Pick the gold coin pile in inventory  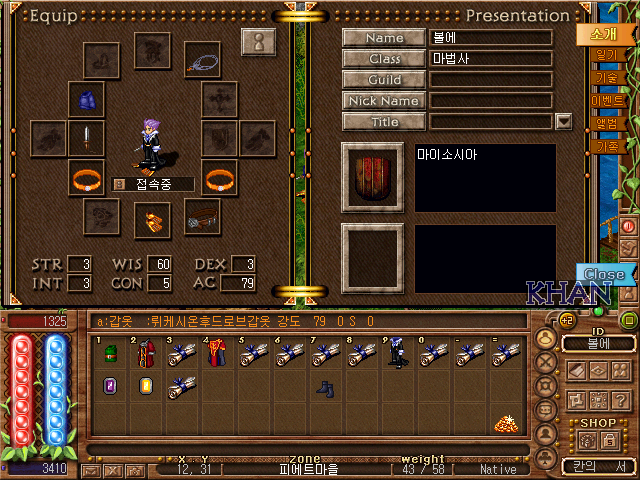[x=505, y=423]
